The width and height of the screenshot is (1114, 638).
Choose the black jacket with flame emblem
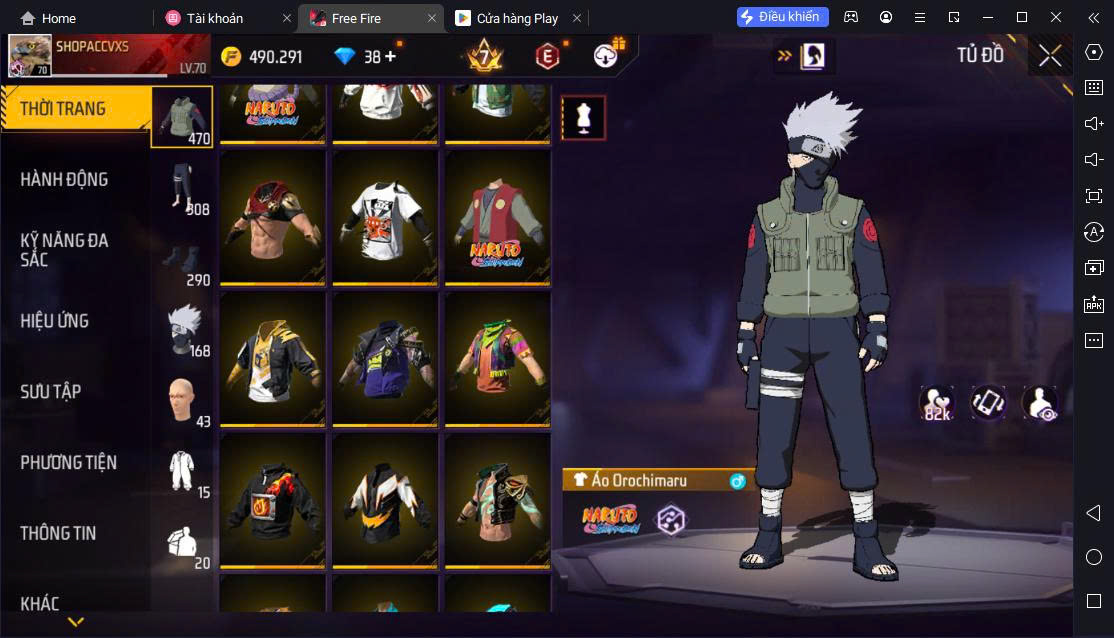[273, 501]
